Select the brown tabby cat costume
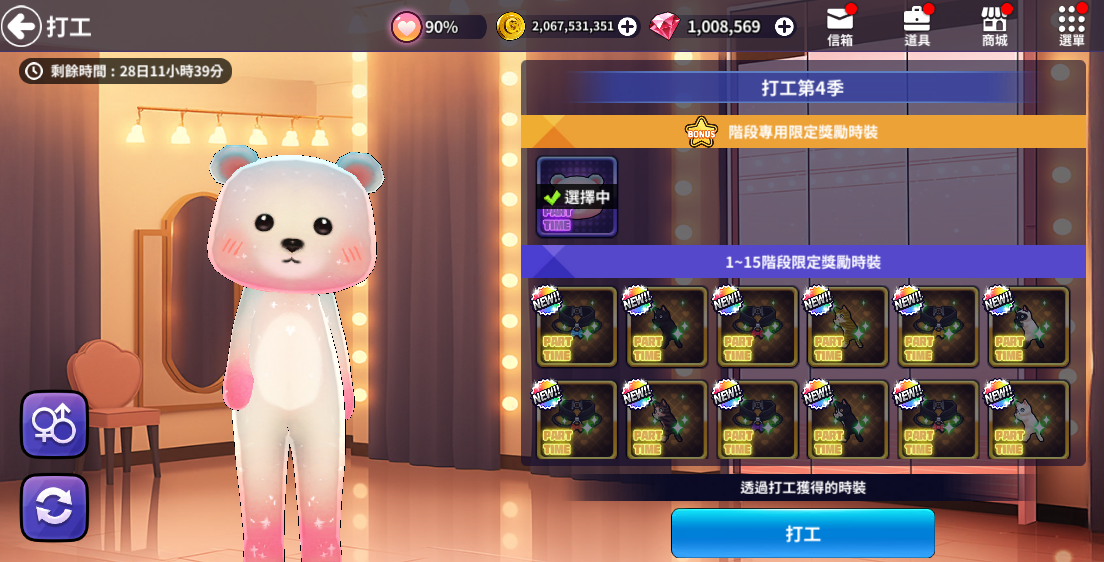Image resolution: width=1104 pixels, height=562 pixels. point(667,420)
